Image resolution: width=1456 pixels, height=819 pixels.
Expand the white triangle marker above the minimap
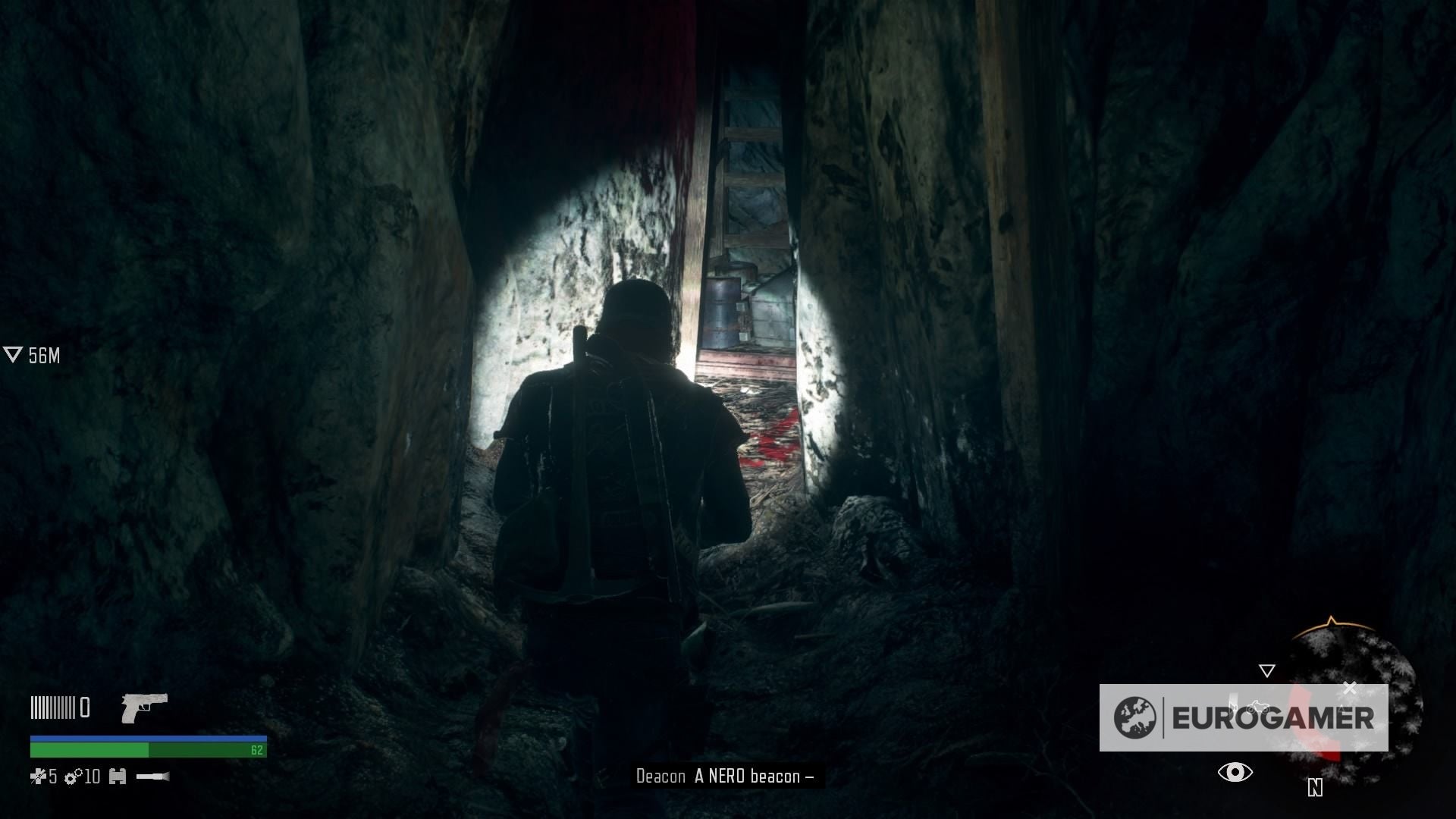[1267, 670]
